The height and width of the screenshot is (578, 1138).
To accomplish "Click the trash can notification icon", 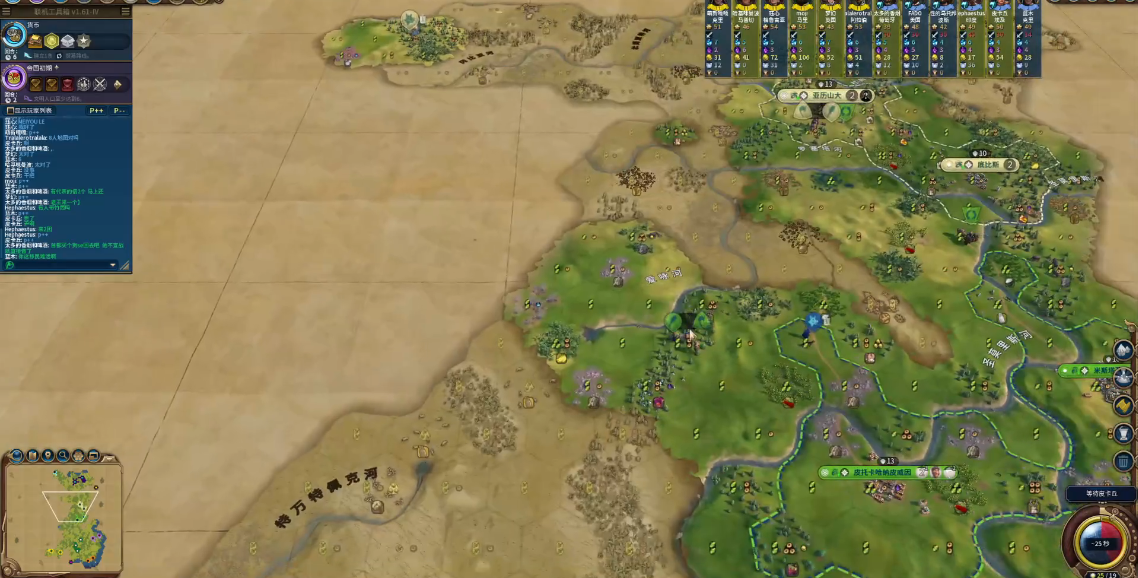I will click(x=1123, y=462).
